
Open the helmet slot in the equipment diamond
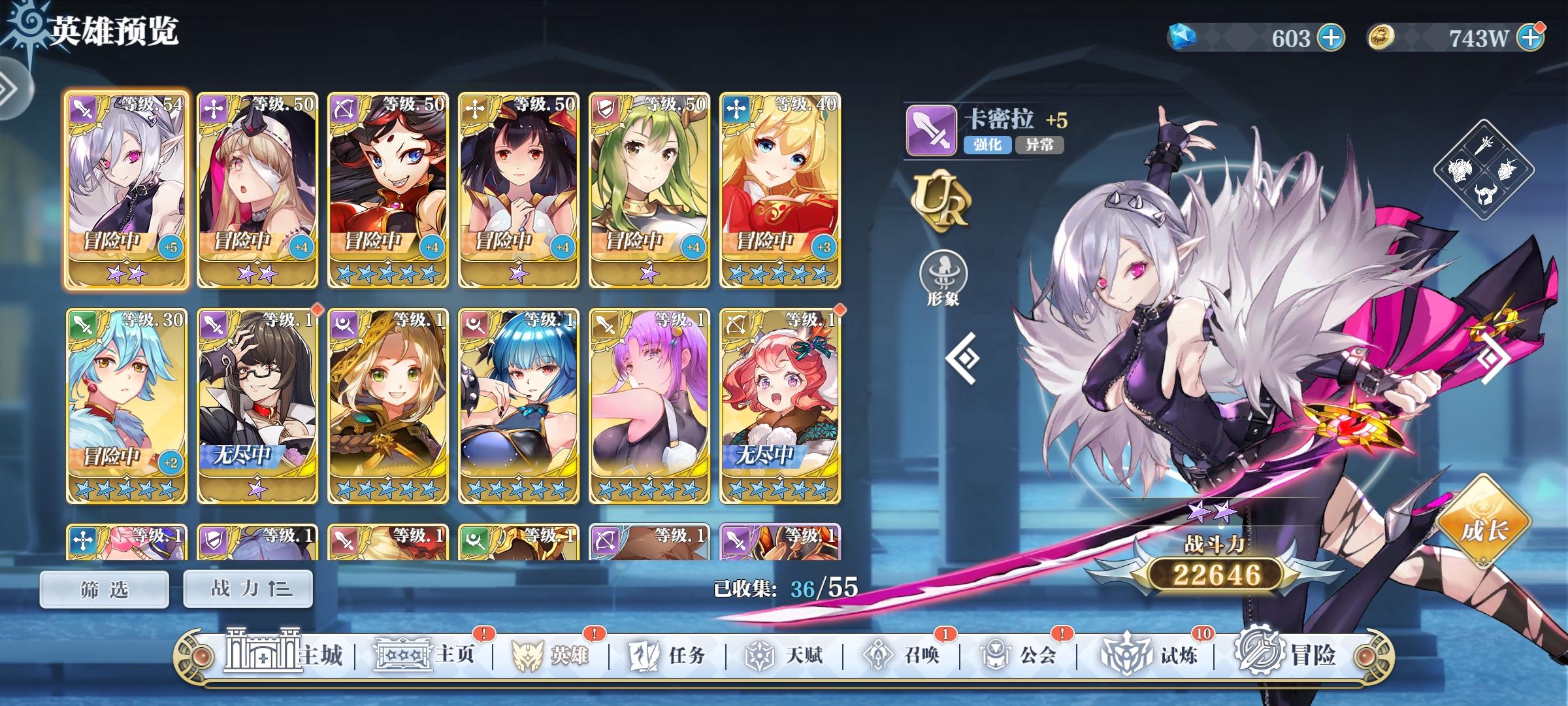[x=1484, y=193]
